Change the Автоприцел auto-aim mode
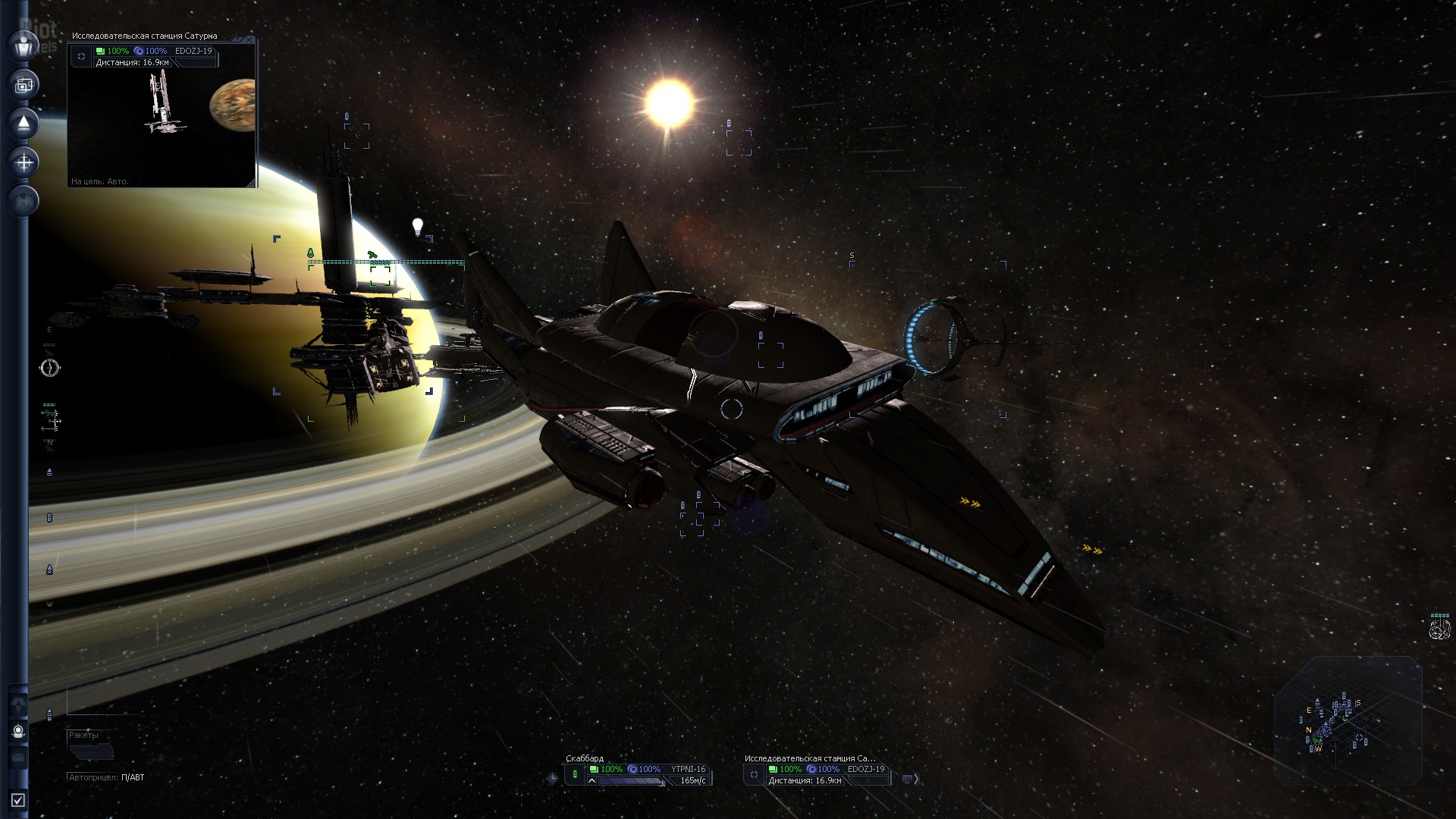This screenshot has height=819, width=1456. pyautogui.click(x=132, y=777)
